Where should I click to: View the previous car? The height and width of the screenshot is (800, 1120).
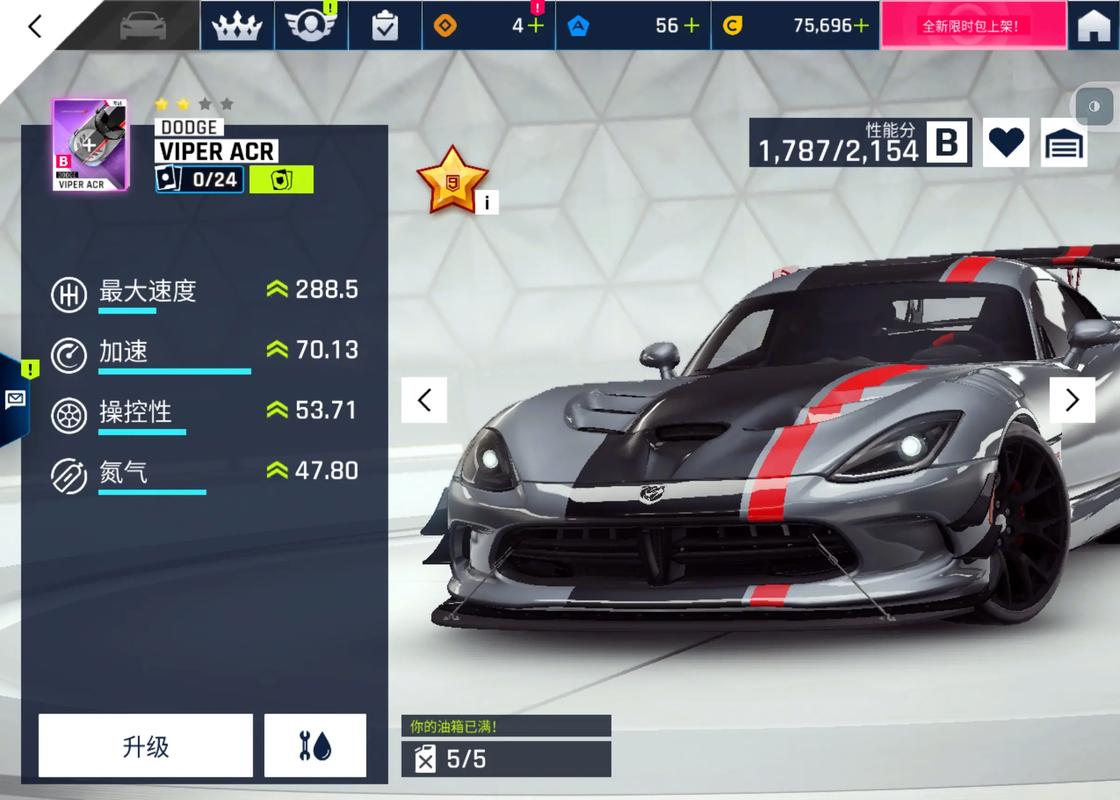(424, 400)
